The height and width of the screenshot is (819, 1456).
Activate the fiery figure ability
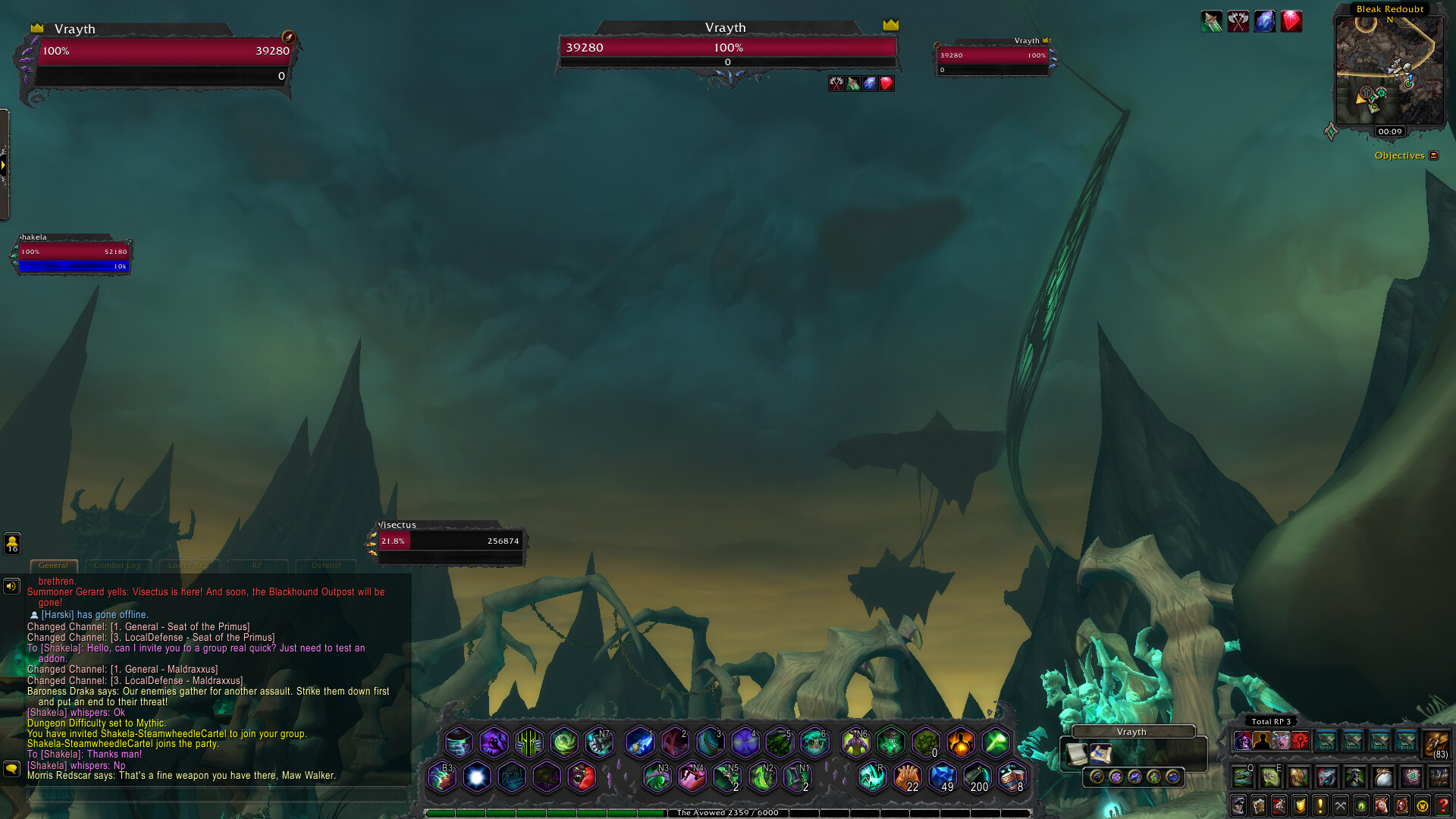(x=960, y=742)
